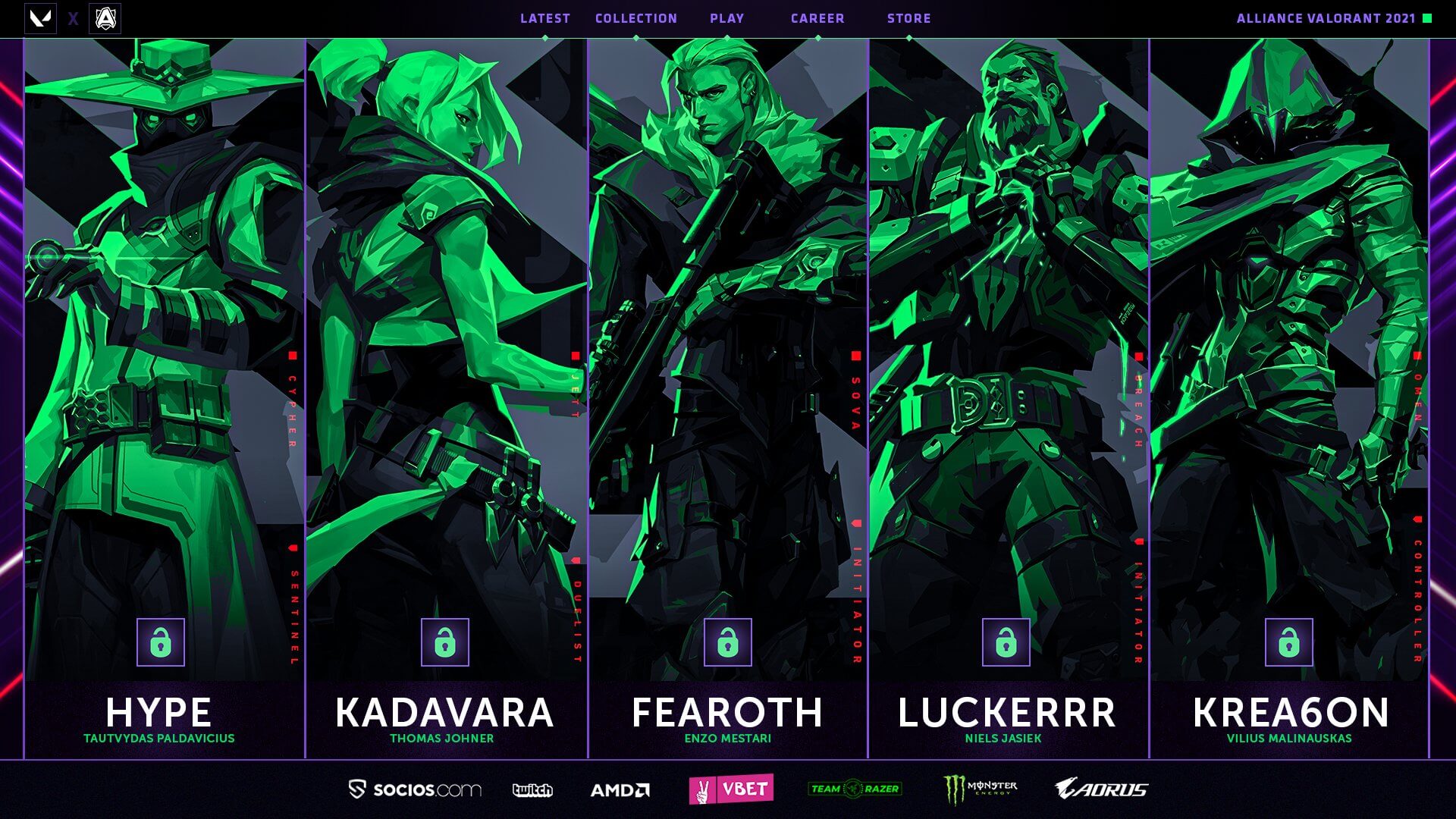Open the STORE section
This screenshot has width=1456, height=819.
[909, 18]
